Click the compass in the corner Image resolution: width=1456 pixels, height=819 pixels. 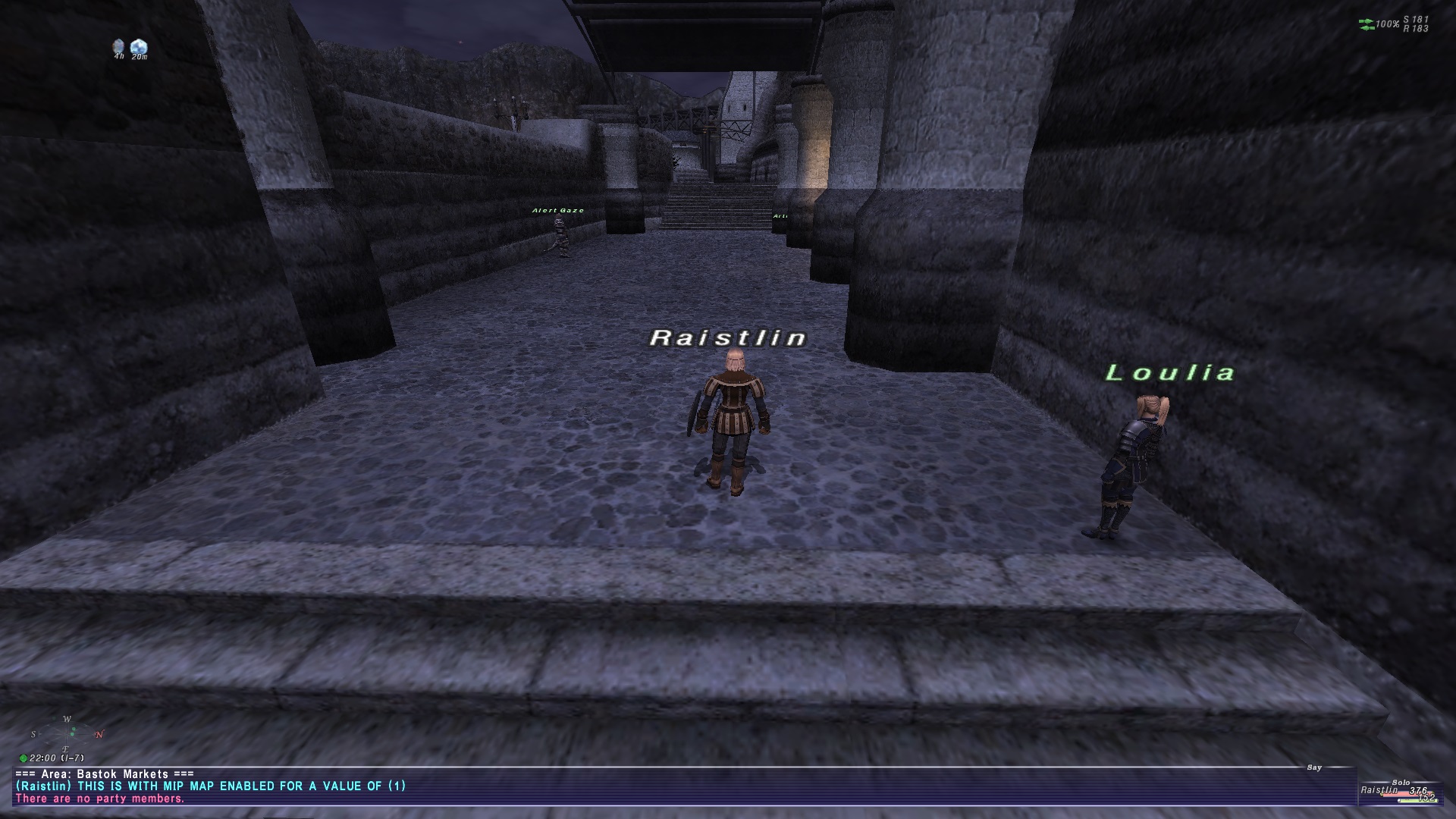(68, 733)
